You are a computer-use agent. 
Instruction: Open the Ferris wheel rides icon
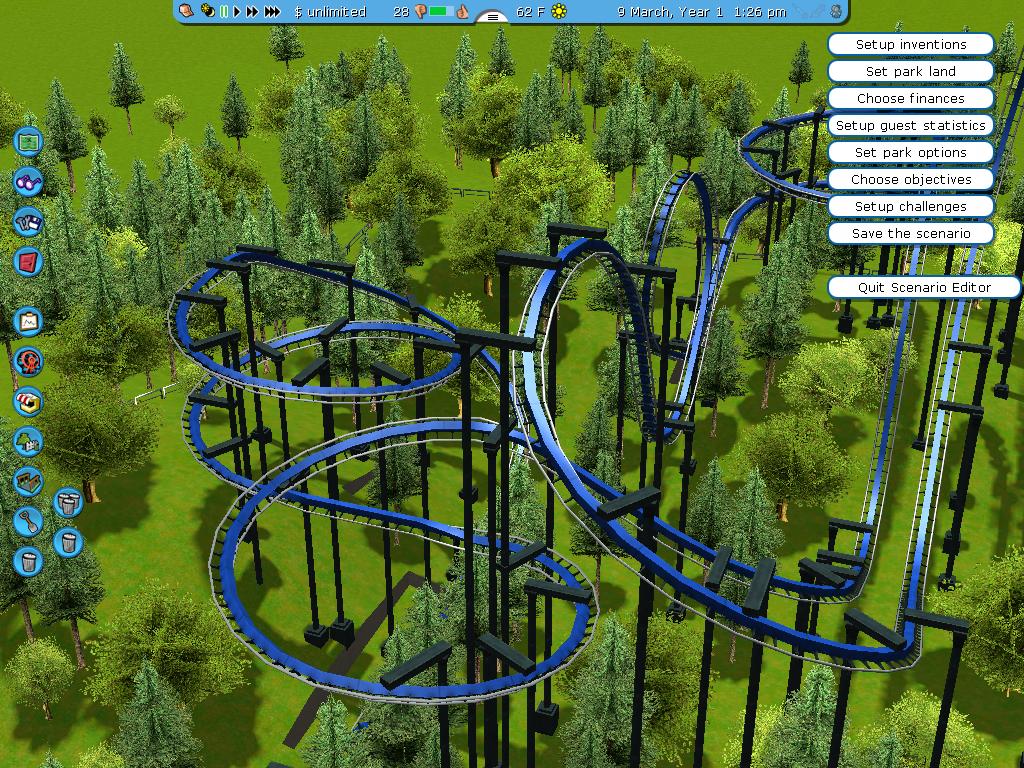coord(28,361)
